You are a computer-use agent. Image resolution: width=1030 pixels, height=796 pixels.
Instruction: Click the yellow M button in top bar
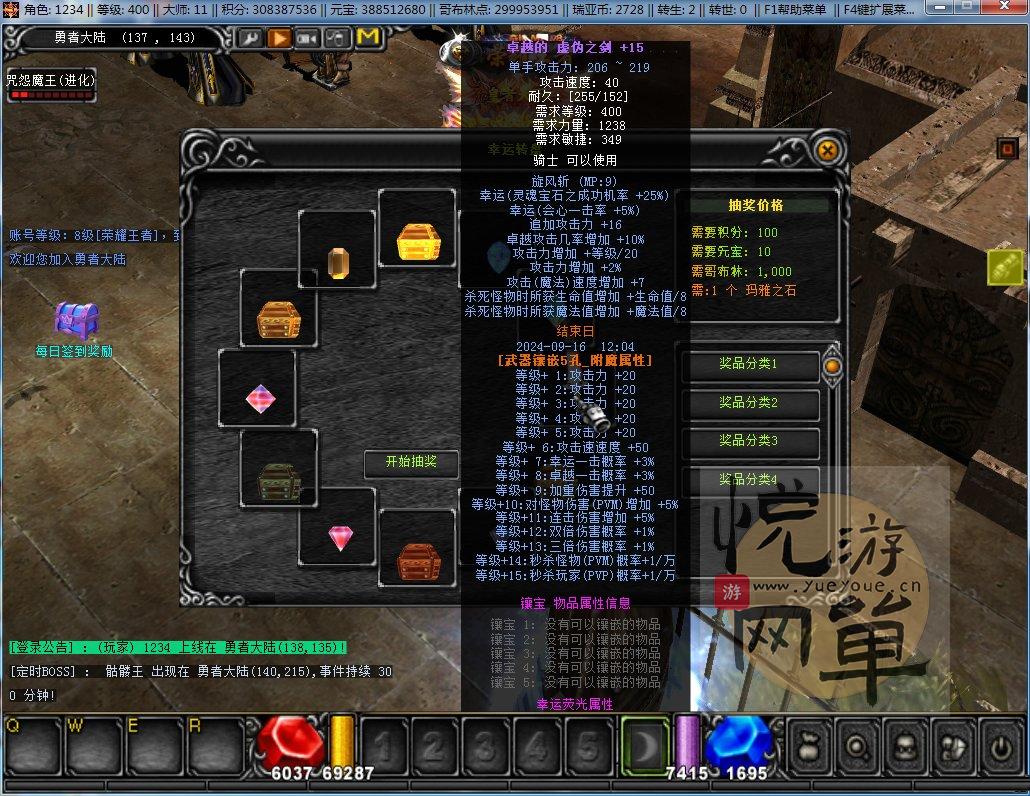pyautogui.click(x=367, y=38)
